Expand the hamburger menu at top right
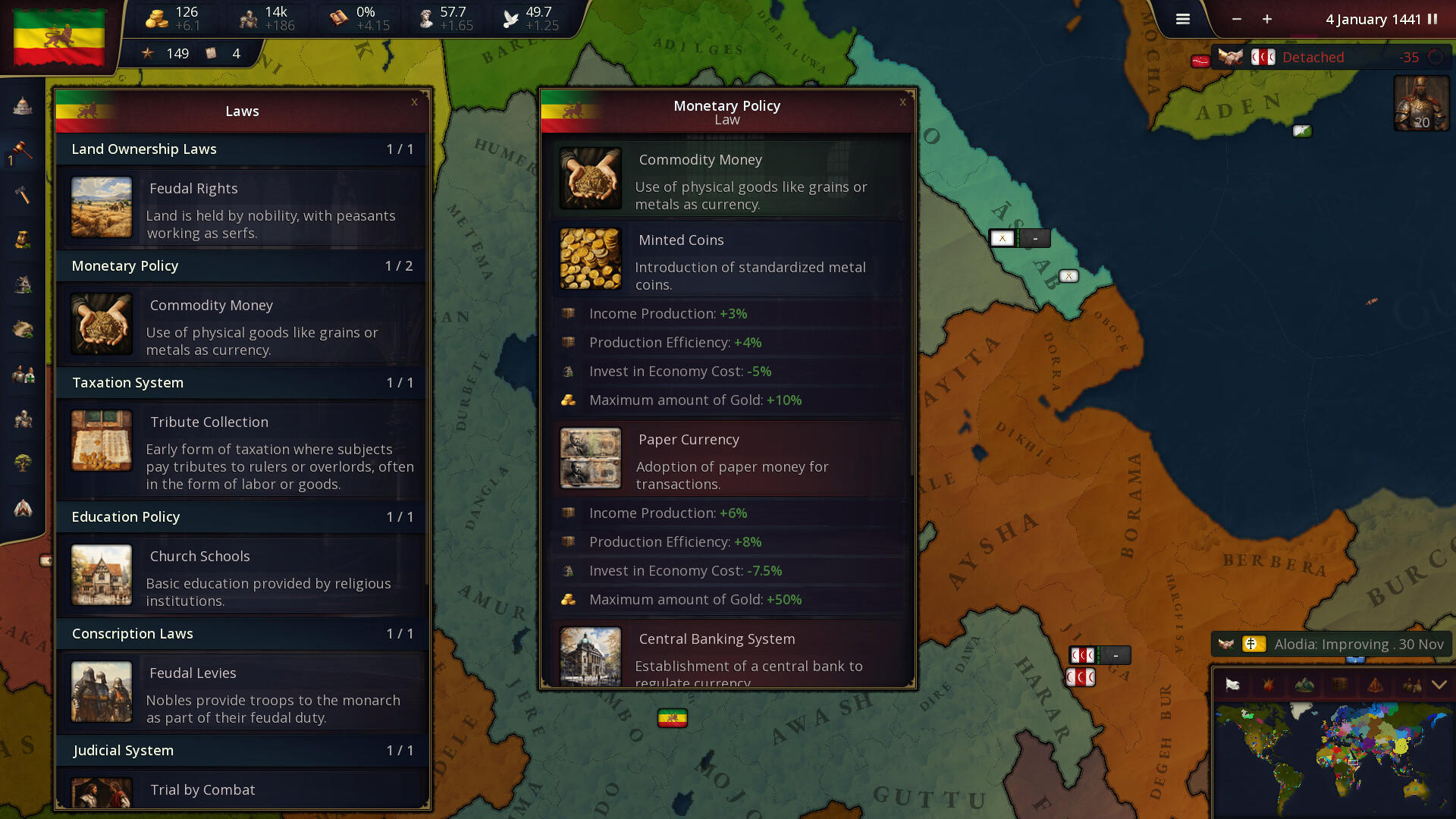The width and height of the screenshot is (1456, 819). pos(1182,19)
